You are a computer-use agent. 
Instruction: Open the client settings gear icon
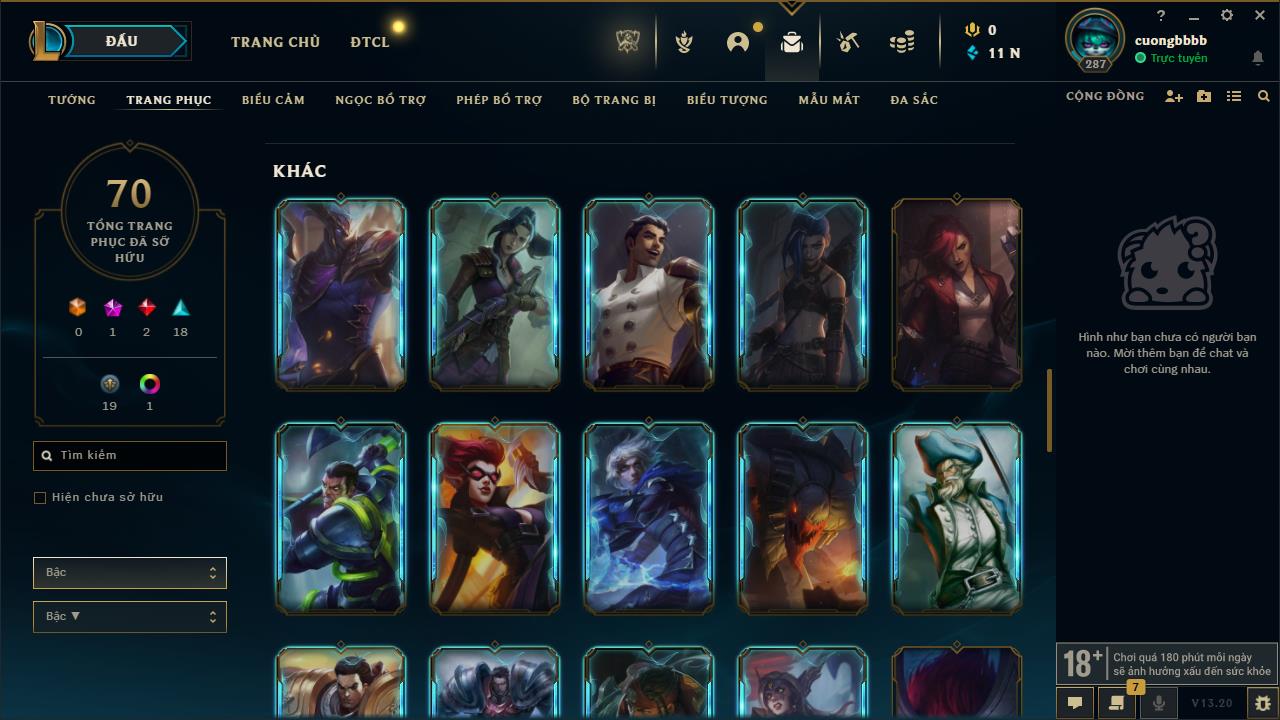(1227, 16)
